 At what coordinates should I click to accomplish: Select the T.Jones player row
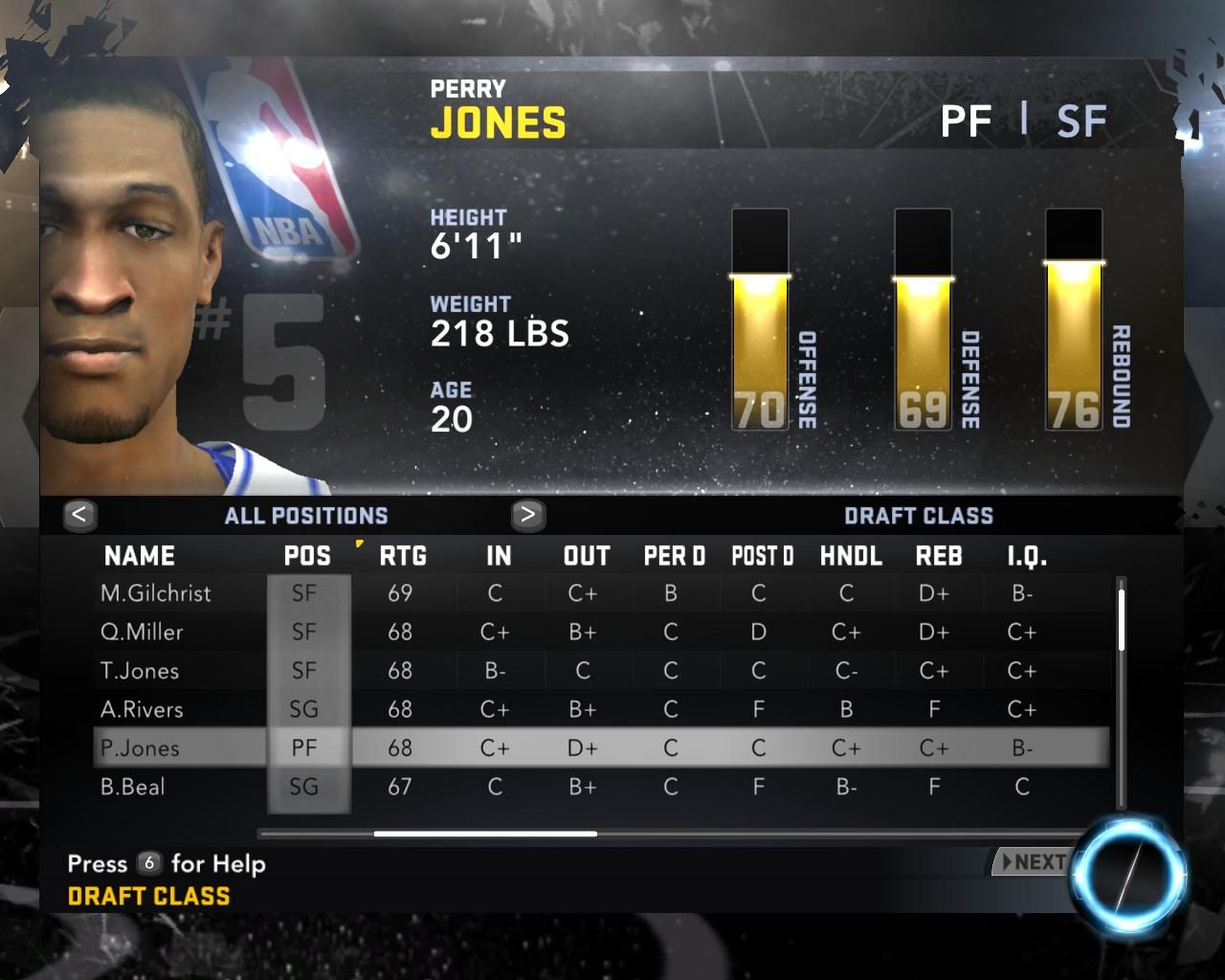[x=140, y=671]
